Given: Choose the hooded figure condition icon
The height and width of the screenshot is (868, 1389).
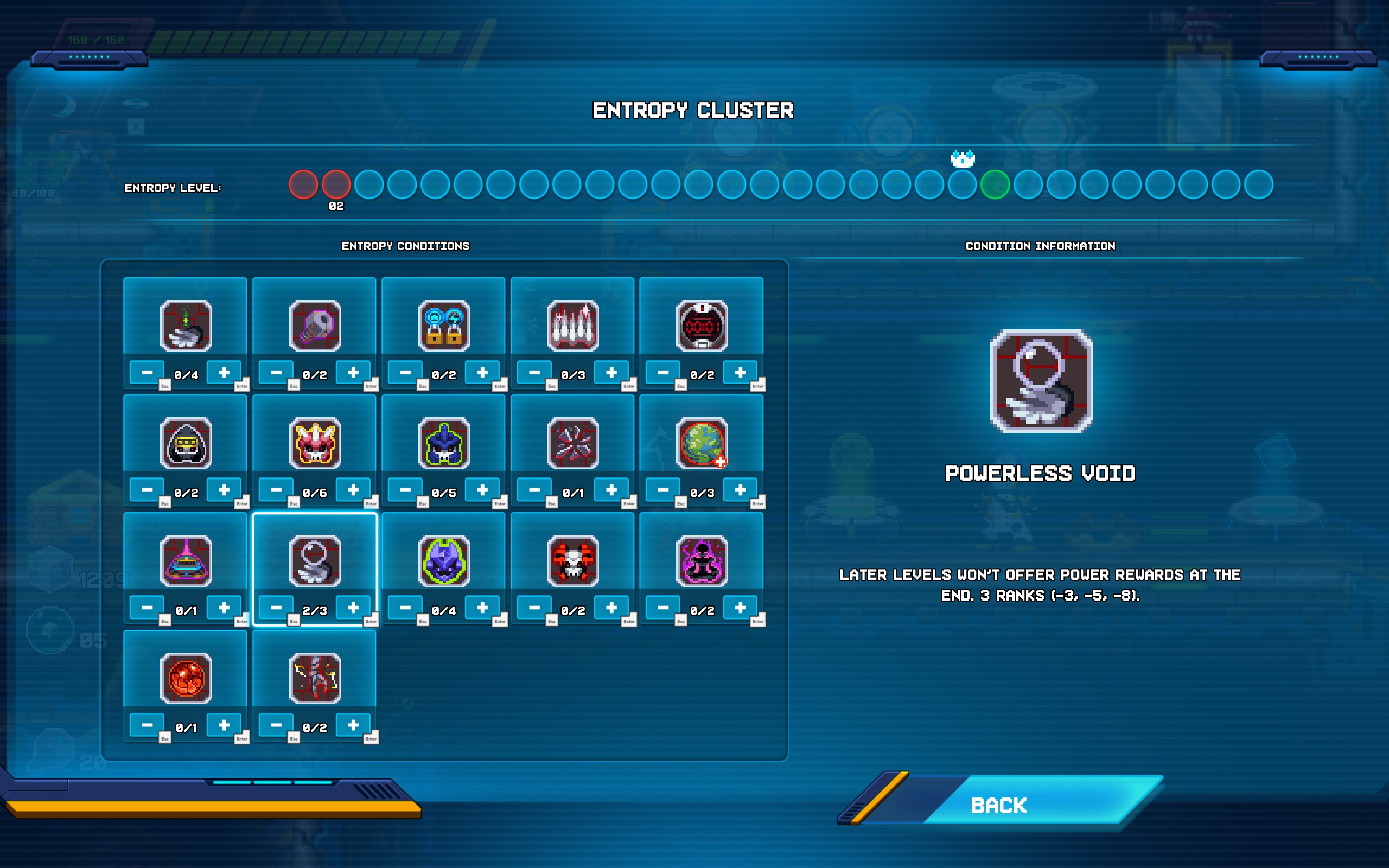Looking at the screenshot, I should click(x=186, y=443).
